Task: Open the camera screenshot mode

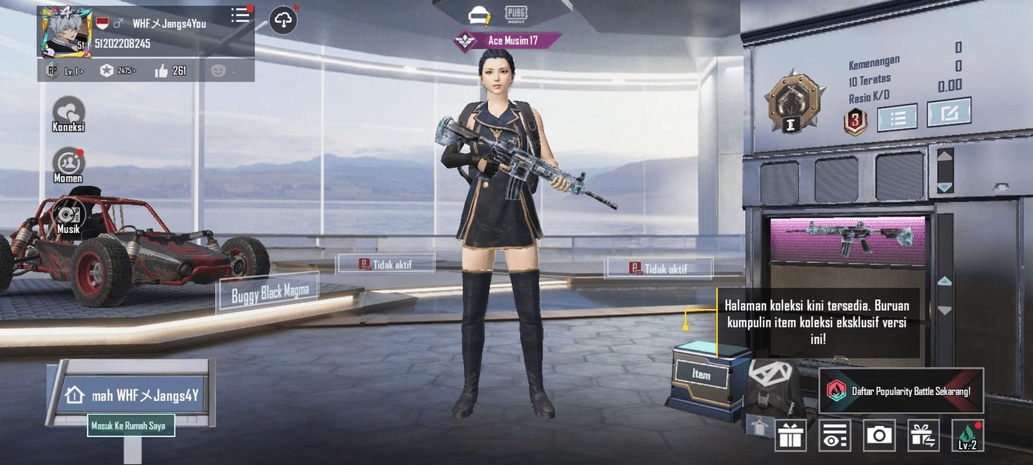Action: (x=879, y=436)
